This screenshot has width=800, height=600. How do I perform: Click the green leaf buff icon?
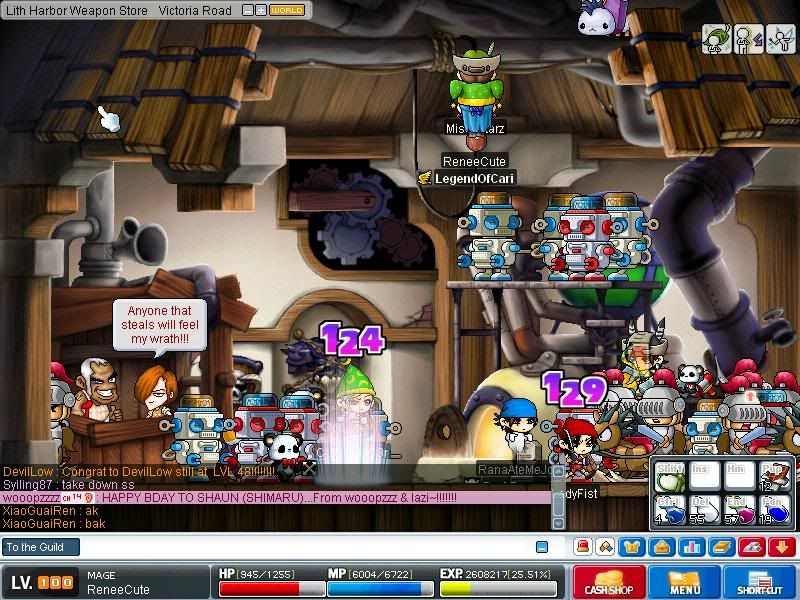tap(716, 38)
